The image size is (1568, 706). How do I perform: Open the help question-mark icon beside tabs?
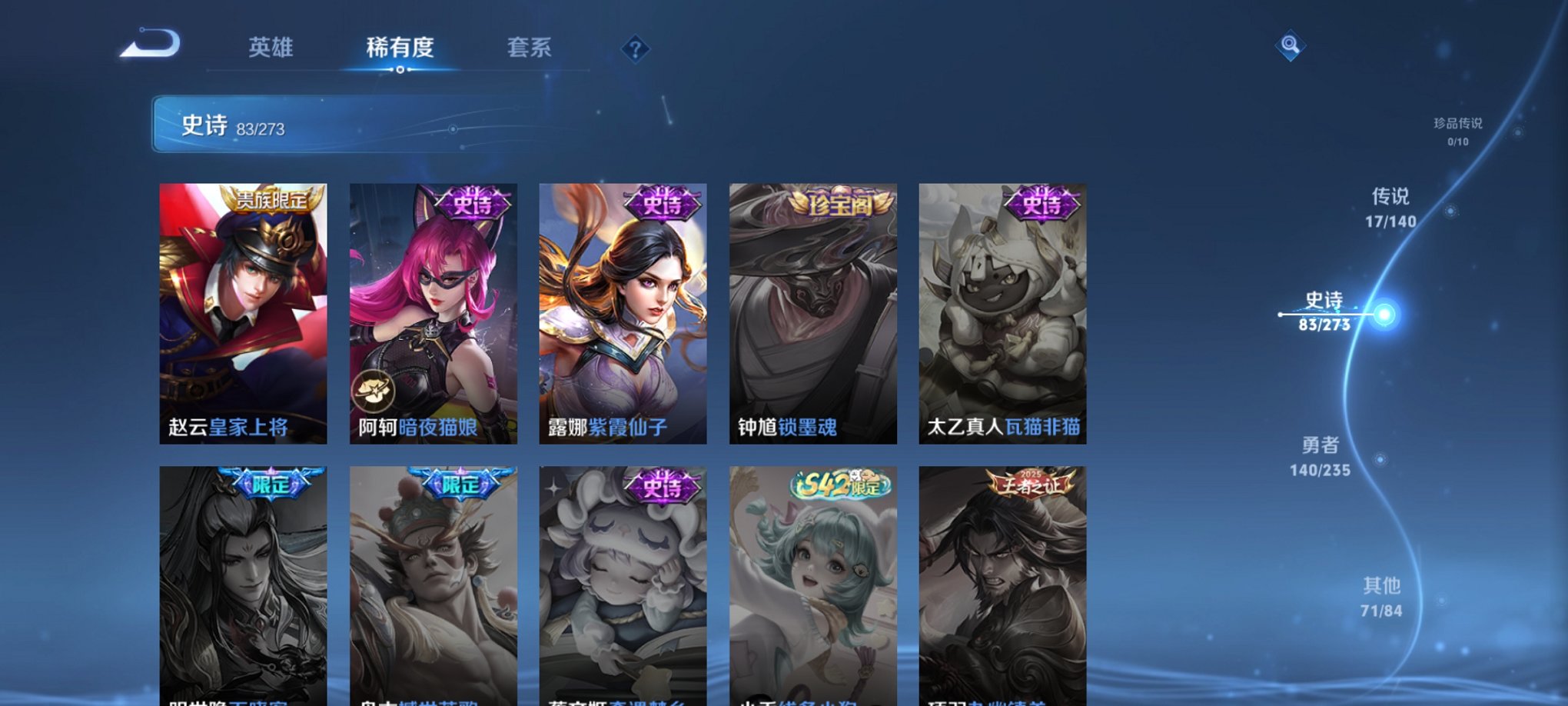pyautogui.click(x=635, y=49)
